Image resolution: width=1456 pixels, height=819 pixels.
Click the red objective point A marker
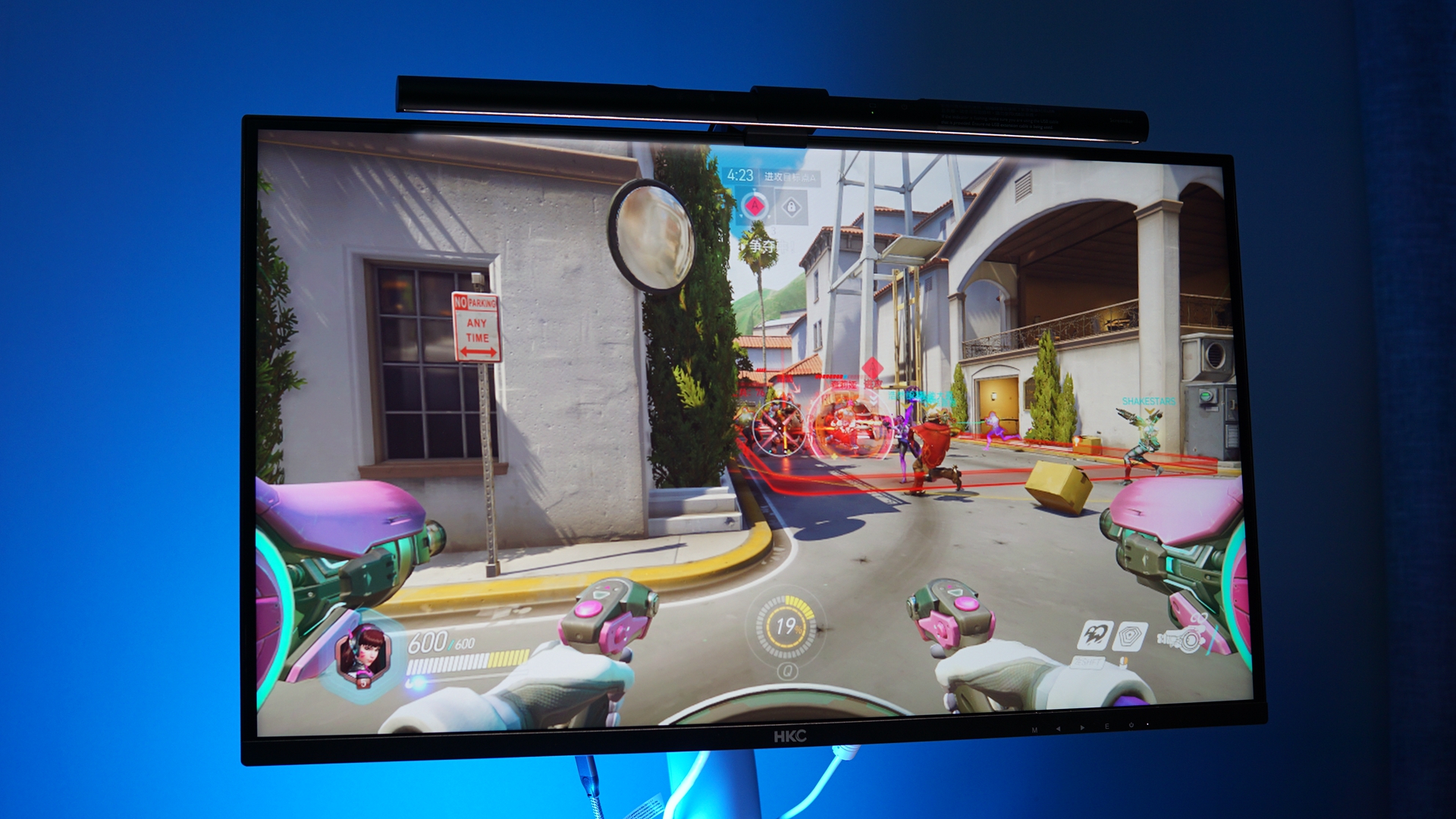pos(755,207)
